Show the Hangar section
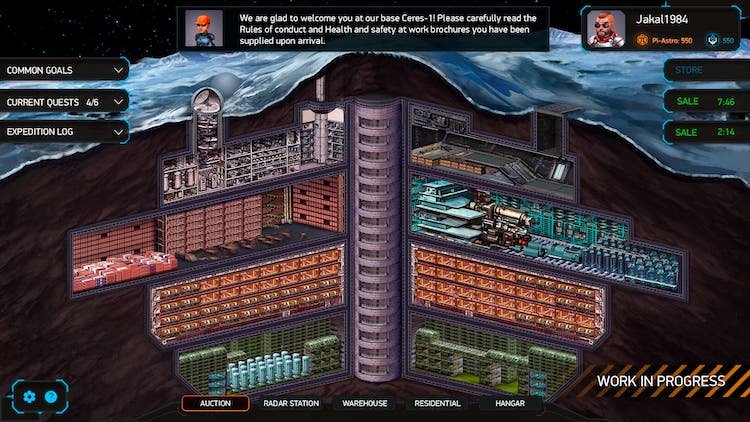This screenshot has height=422, width=750. click(508, 404)
